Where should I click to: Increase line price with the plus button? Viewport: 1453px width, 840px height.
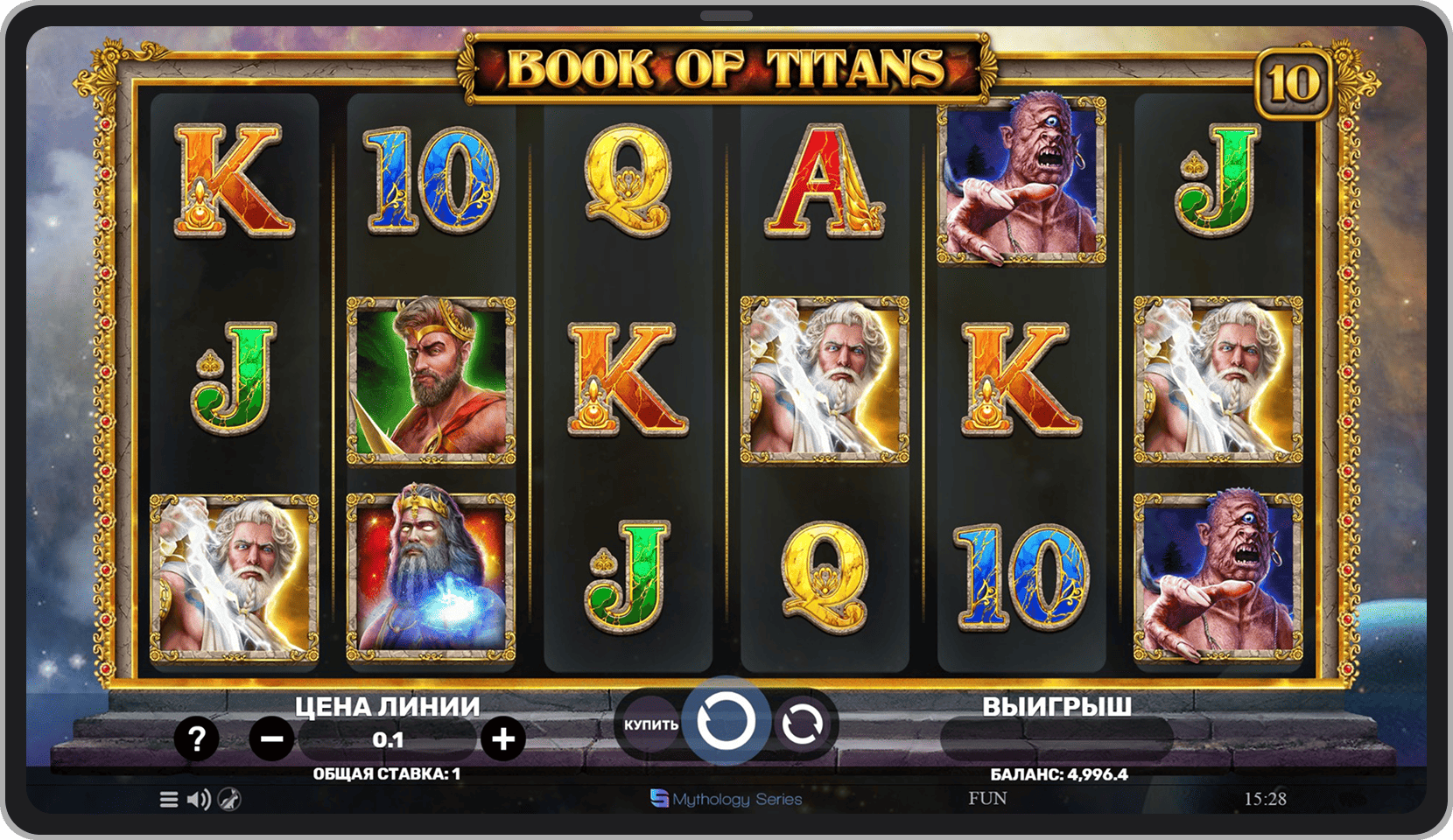point(503,739)
